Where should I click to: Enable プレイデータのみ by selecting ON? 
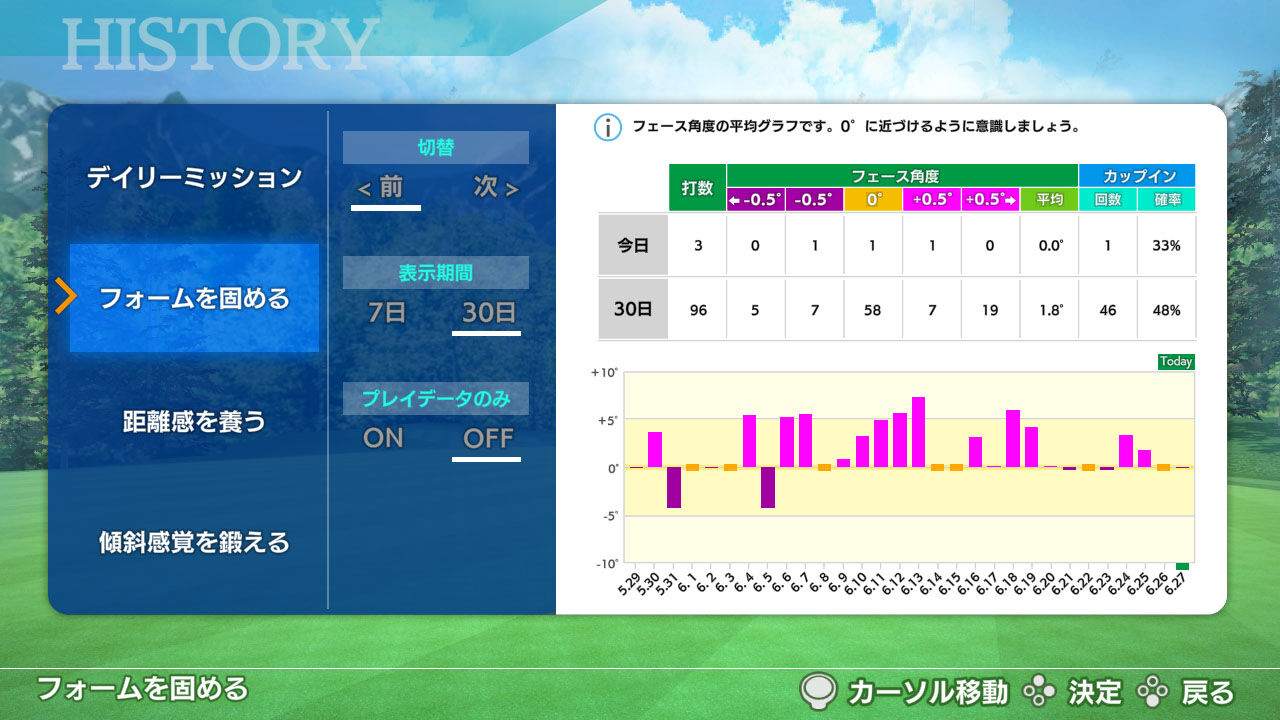[383, 438]
